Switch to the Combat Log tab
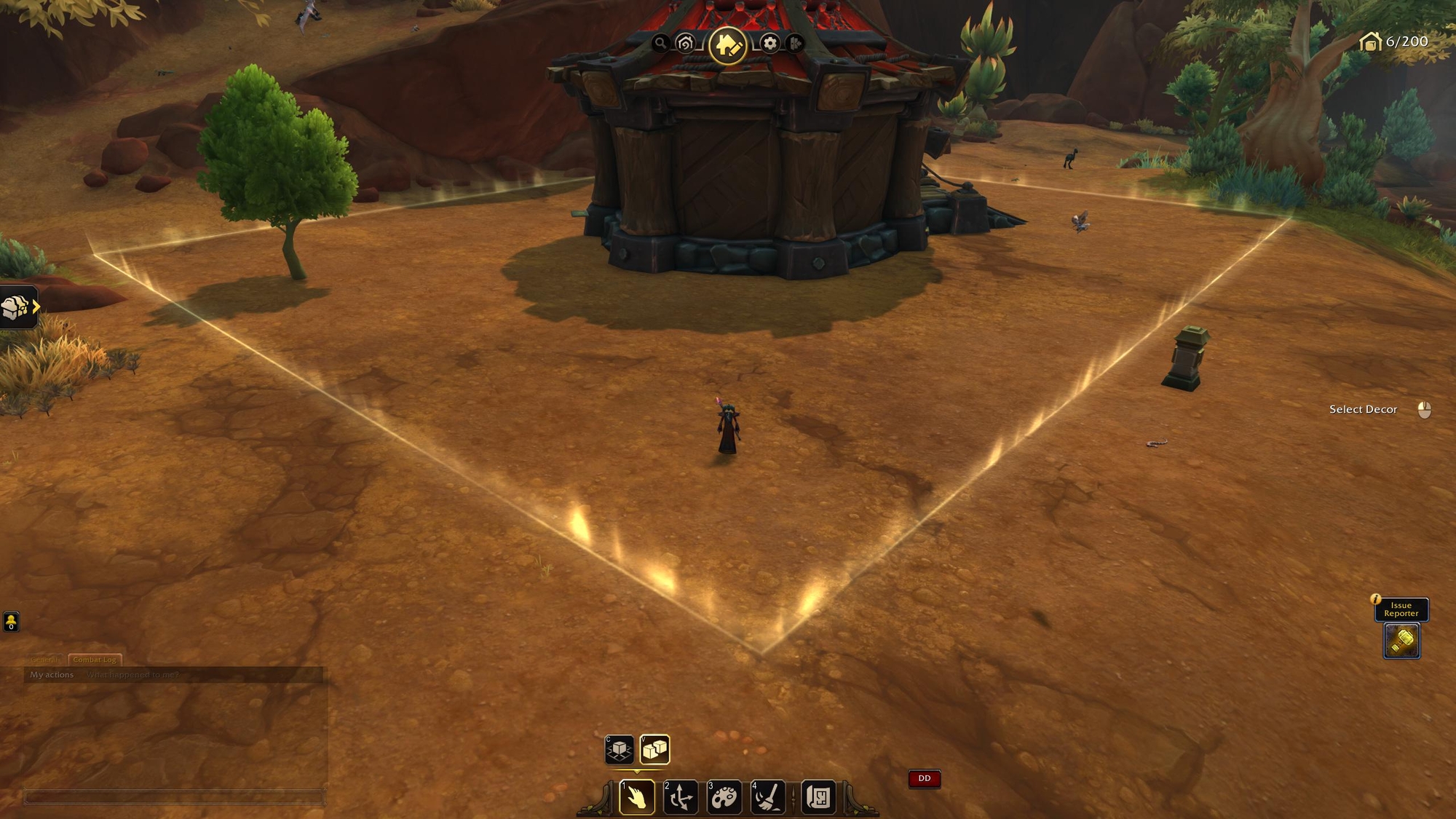 pyautogui.click(x=95, y=660)
